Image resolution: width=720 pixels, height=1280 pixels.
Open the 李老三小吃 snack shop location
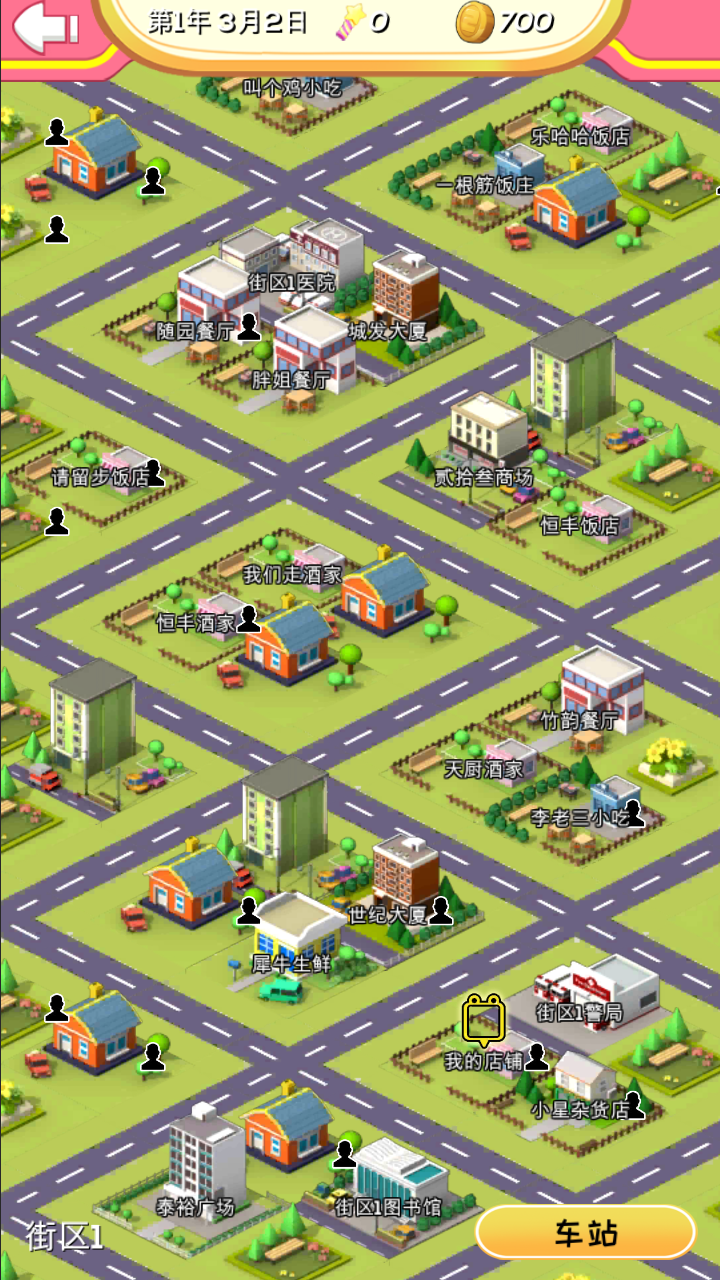tap(580, 818)
